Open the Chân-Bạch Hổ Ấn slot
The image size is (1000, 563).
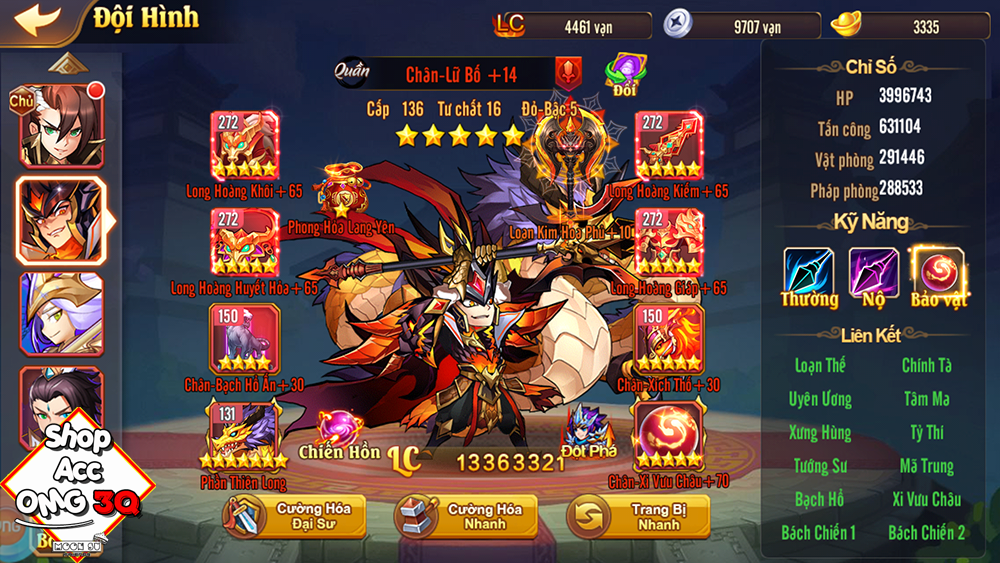[244, 339]
